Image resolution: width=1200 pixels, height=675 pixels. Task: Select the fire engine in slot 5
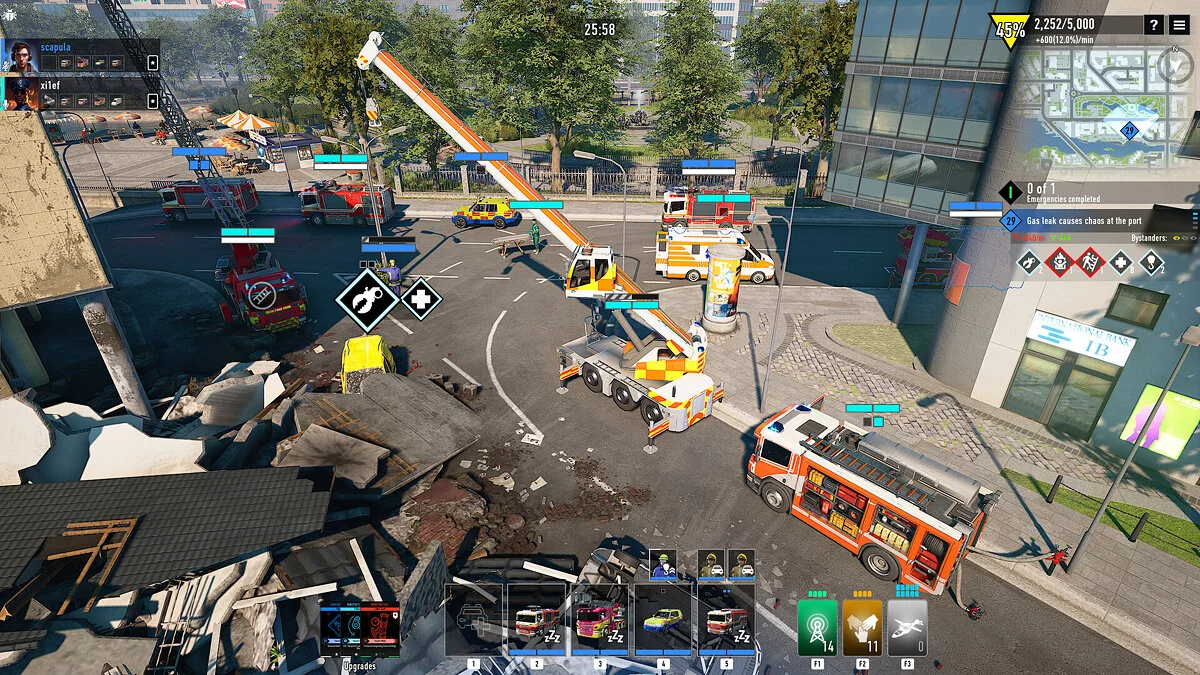(725, 620)
